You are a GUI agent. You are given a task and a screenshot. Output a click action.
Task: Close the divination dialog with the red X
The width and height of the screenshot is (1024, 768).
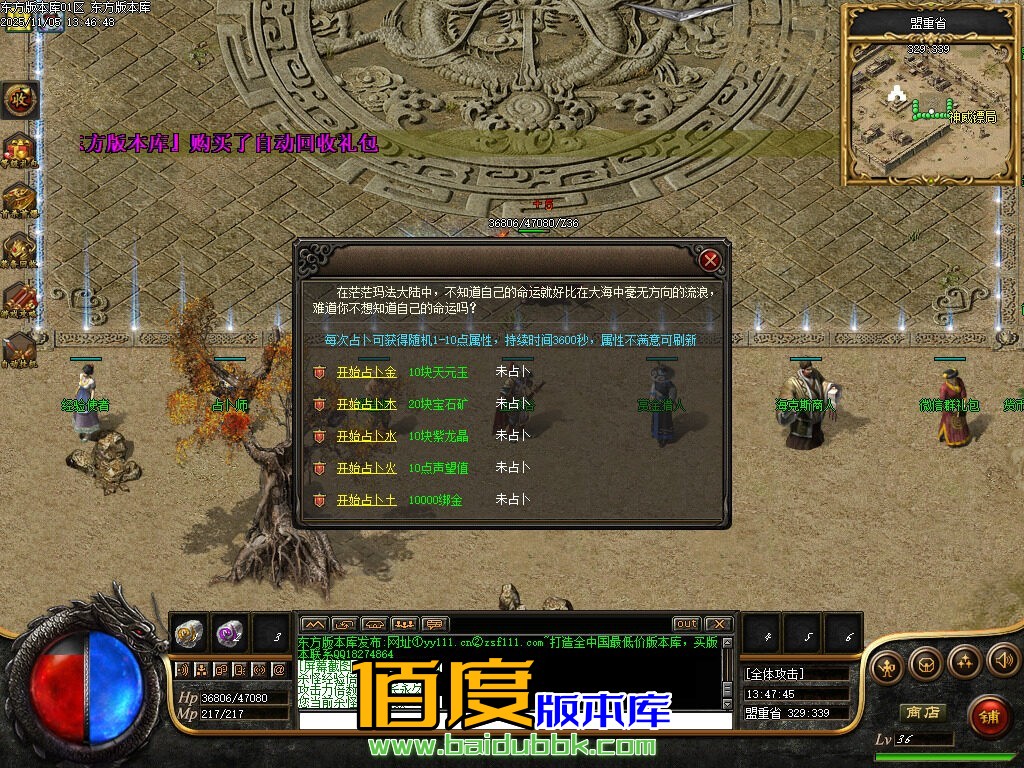(710, 261)
